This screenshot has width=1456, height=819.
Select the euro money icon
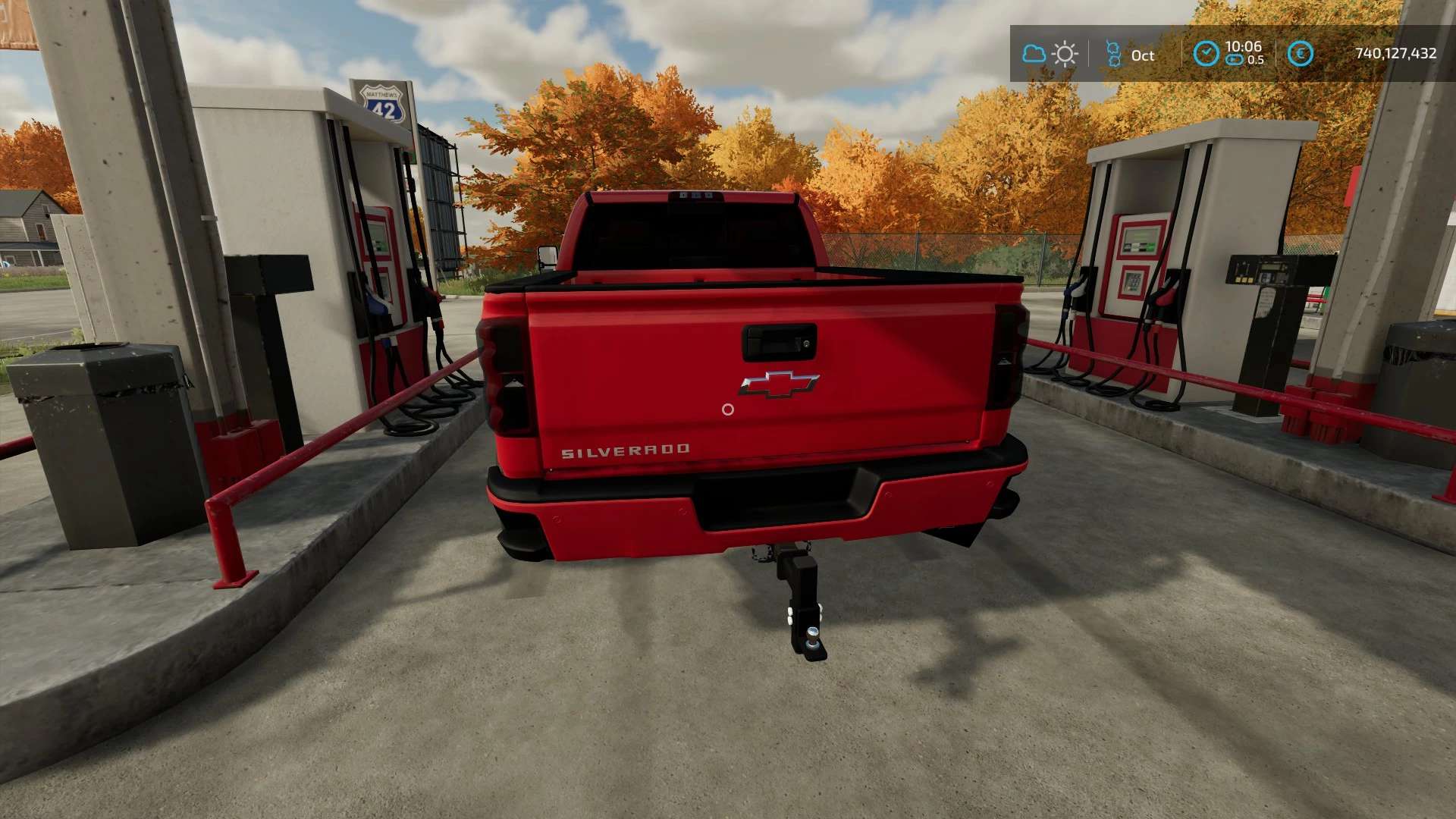(x=1301, y=54)
